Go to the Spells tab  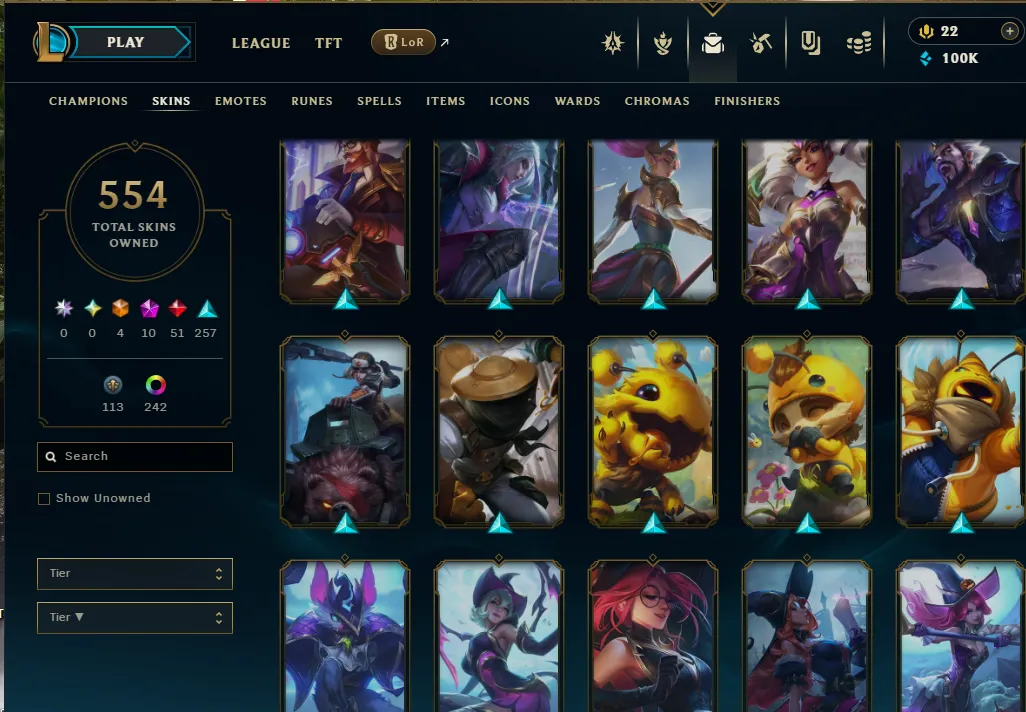pyautogui.click(x=379, y=101)
